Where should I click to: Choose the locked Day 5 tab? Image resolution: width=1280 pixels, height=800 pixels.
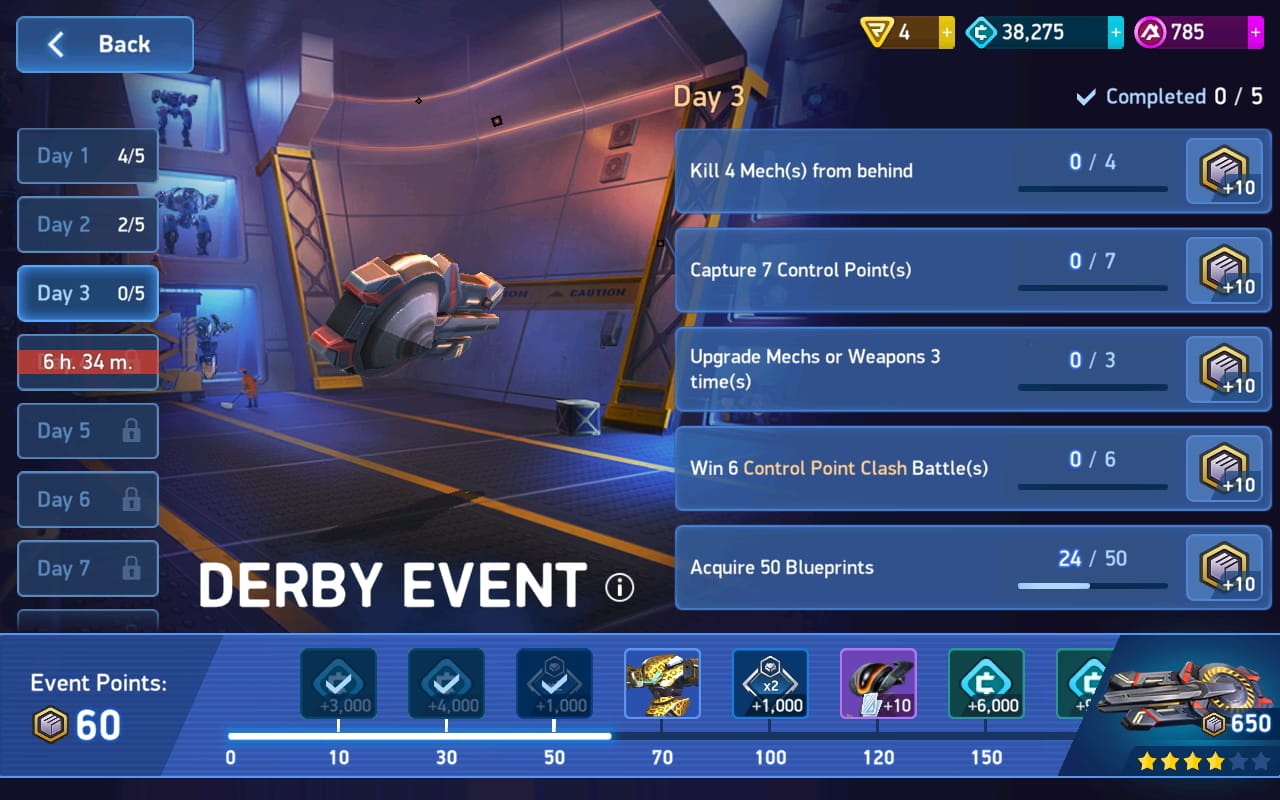tap(88, 431)
